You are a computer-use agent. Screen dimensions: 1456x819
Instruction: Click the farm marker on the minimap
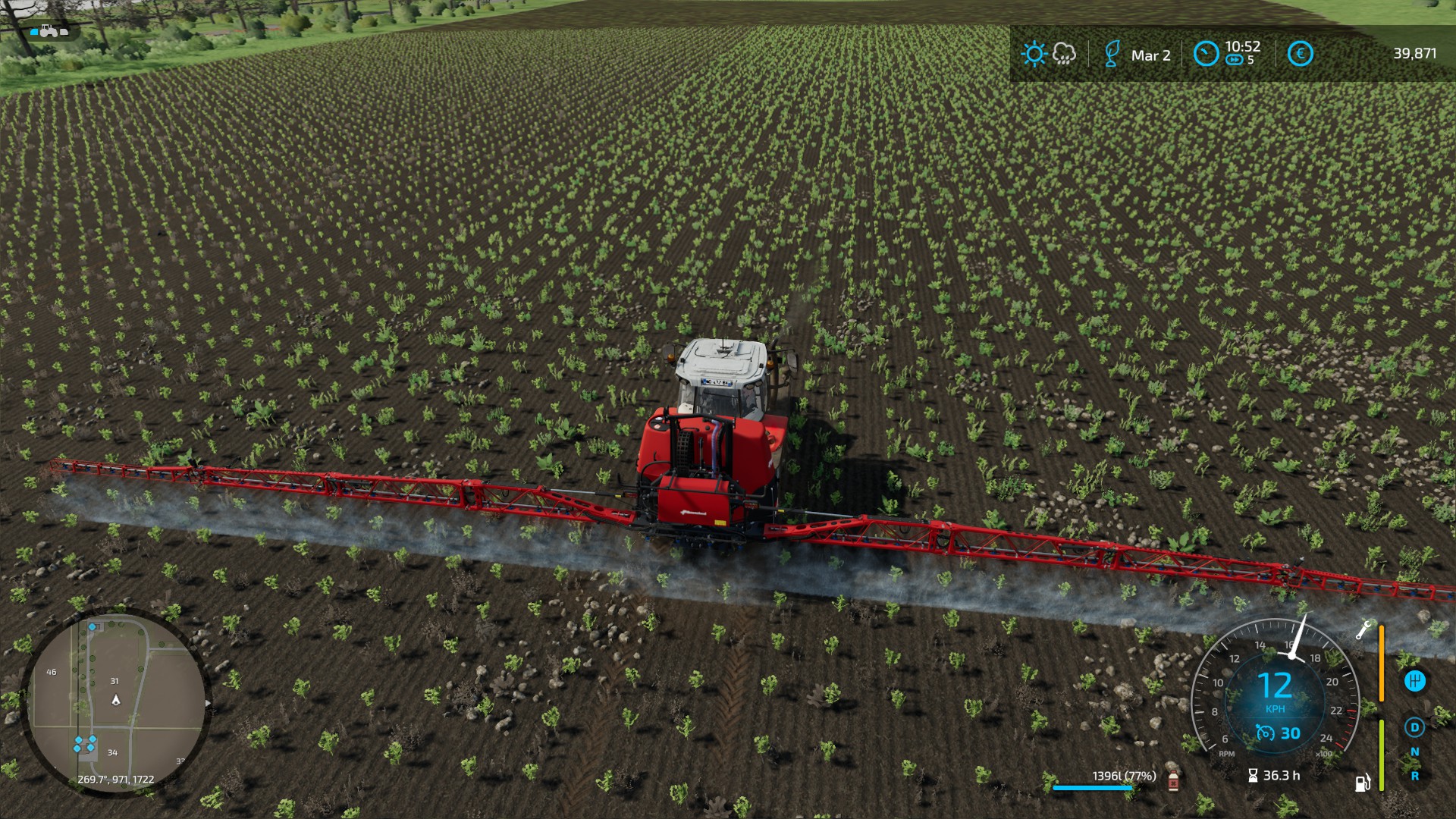84,744
